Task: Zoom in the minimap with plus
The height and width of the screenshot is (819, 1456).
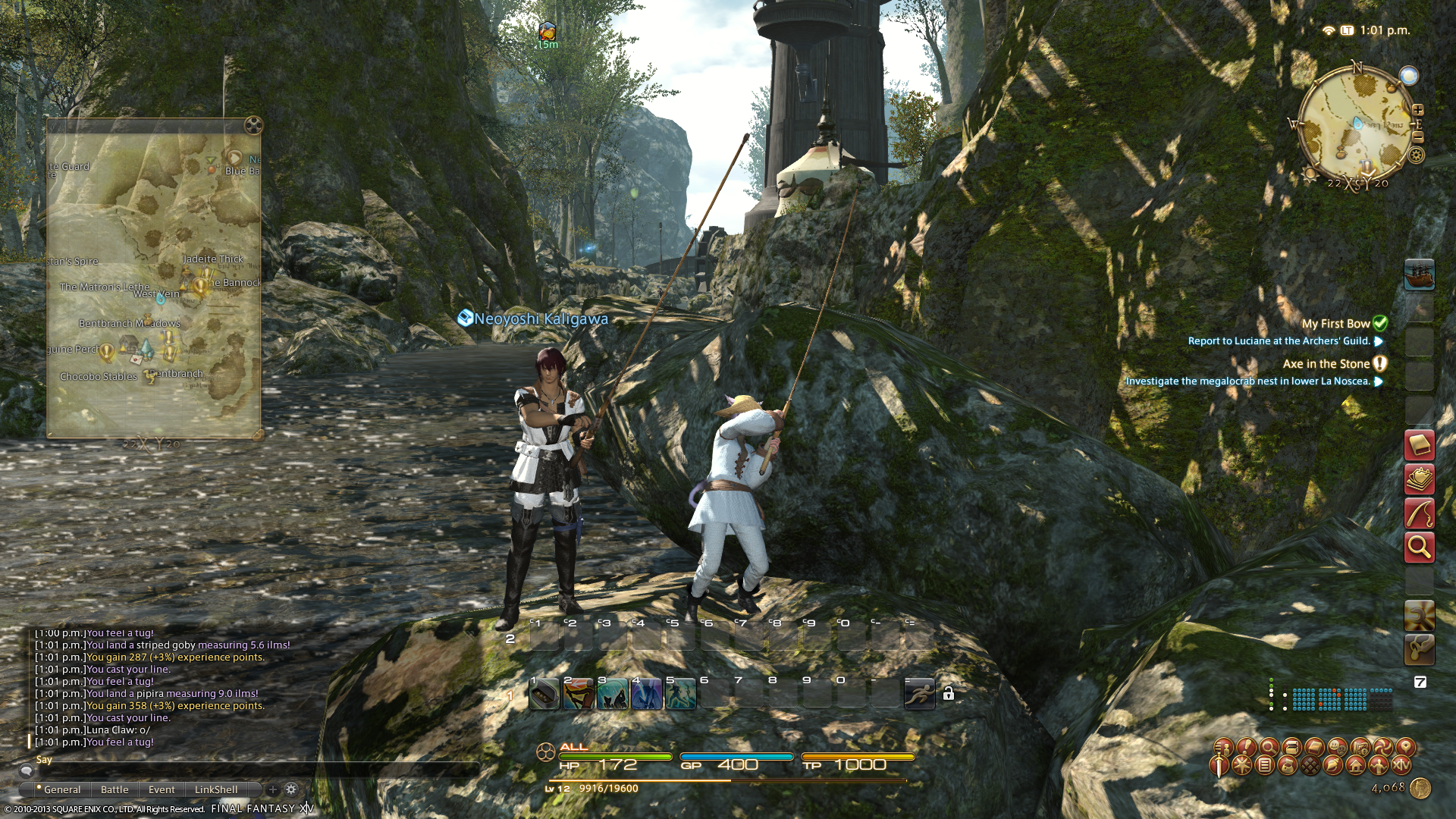Action: coord(1418,110)
